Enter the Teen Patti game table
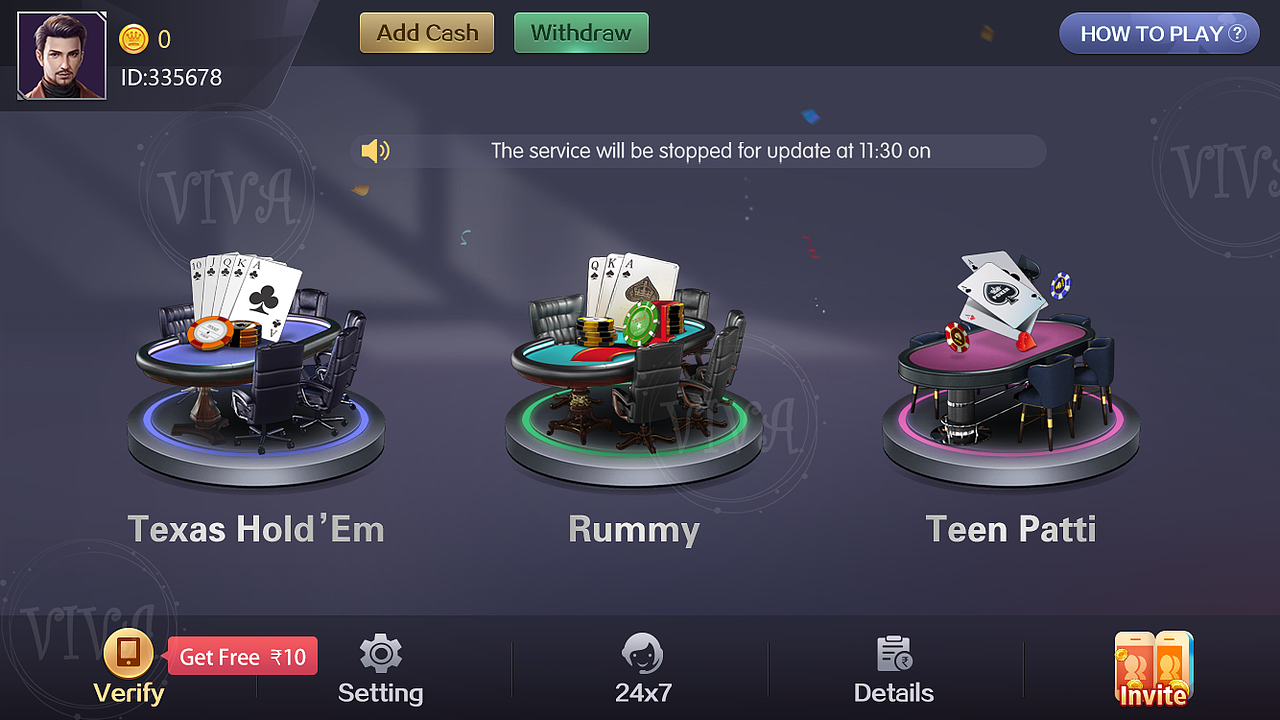The height and width of the screenshot is (720, 1280). pos(1010,370)
